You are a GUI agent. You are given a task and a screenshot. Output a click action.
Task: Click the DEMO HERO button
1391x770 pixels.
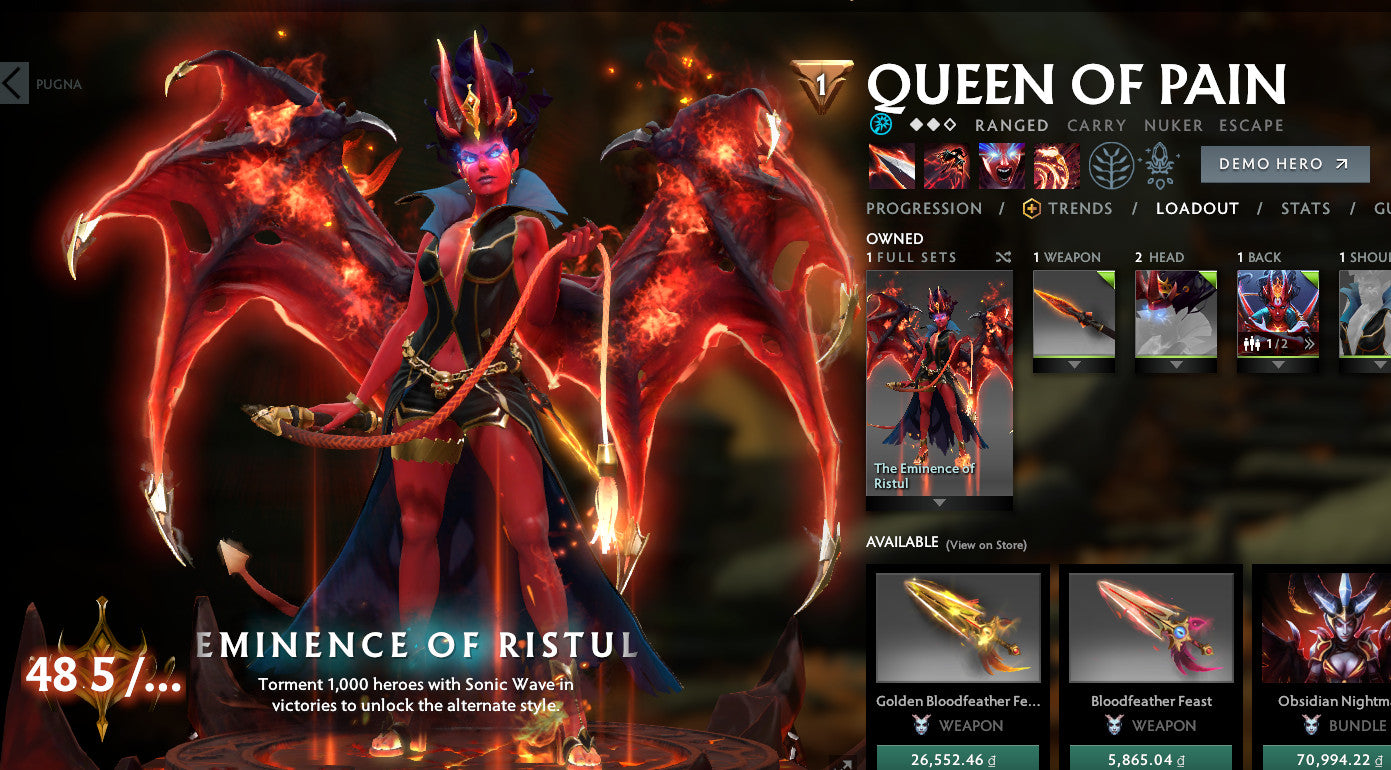(1284, 165)
